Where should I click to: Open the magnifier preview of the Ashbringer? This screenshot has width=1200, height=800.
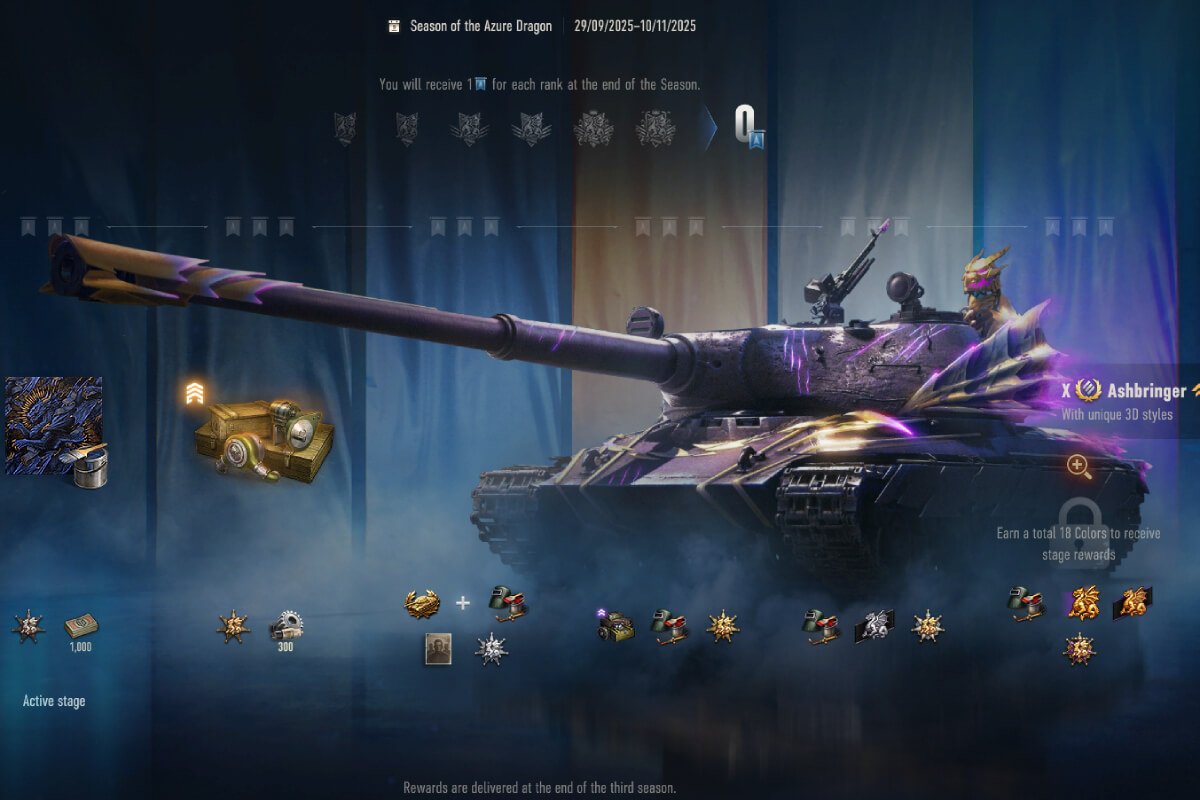pyautogui.click(x=1078, y=465)
